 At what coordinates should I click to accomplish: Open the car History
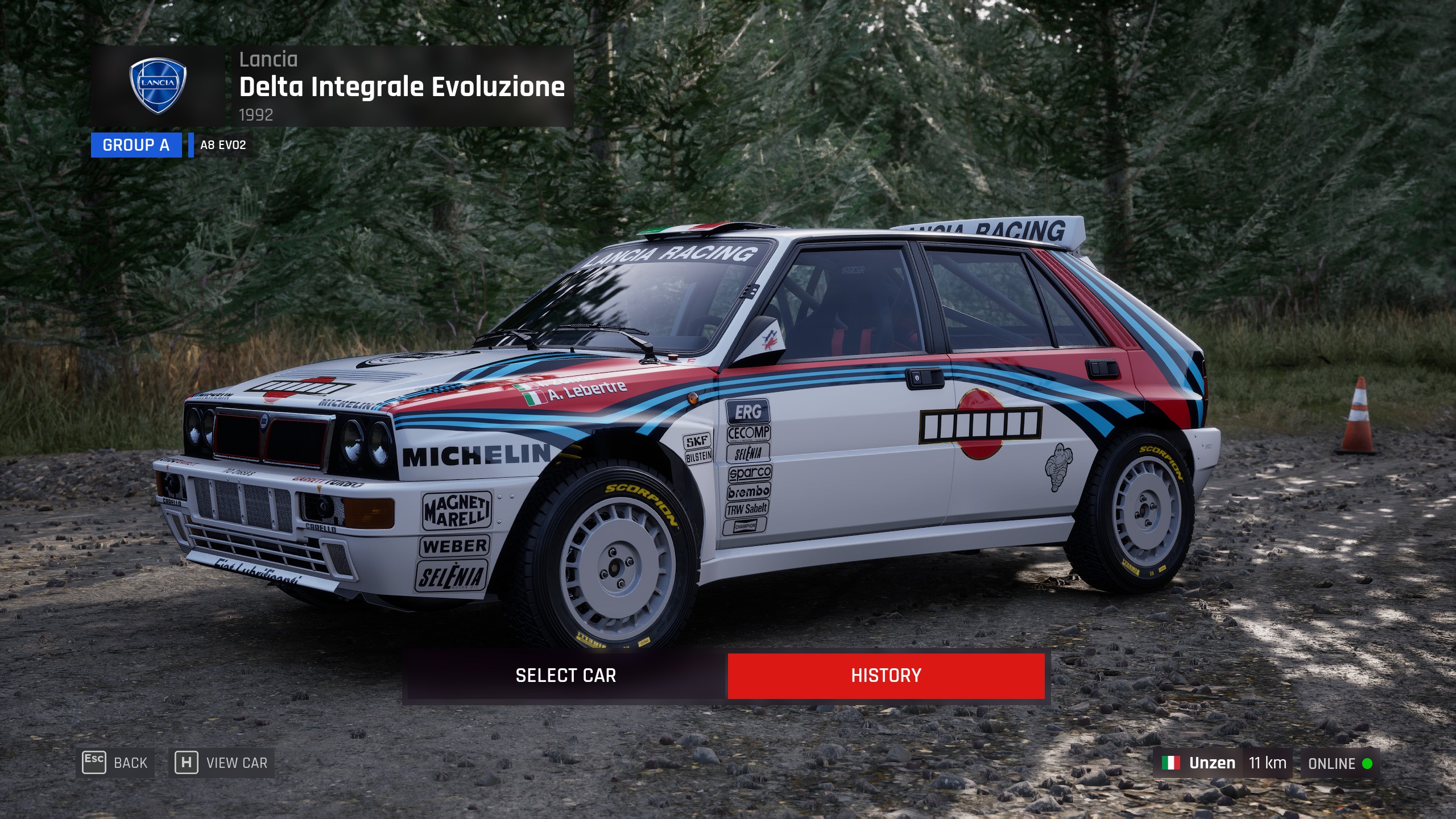click(x=886, y=676)
